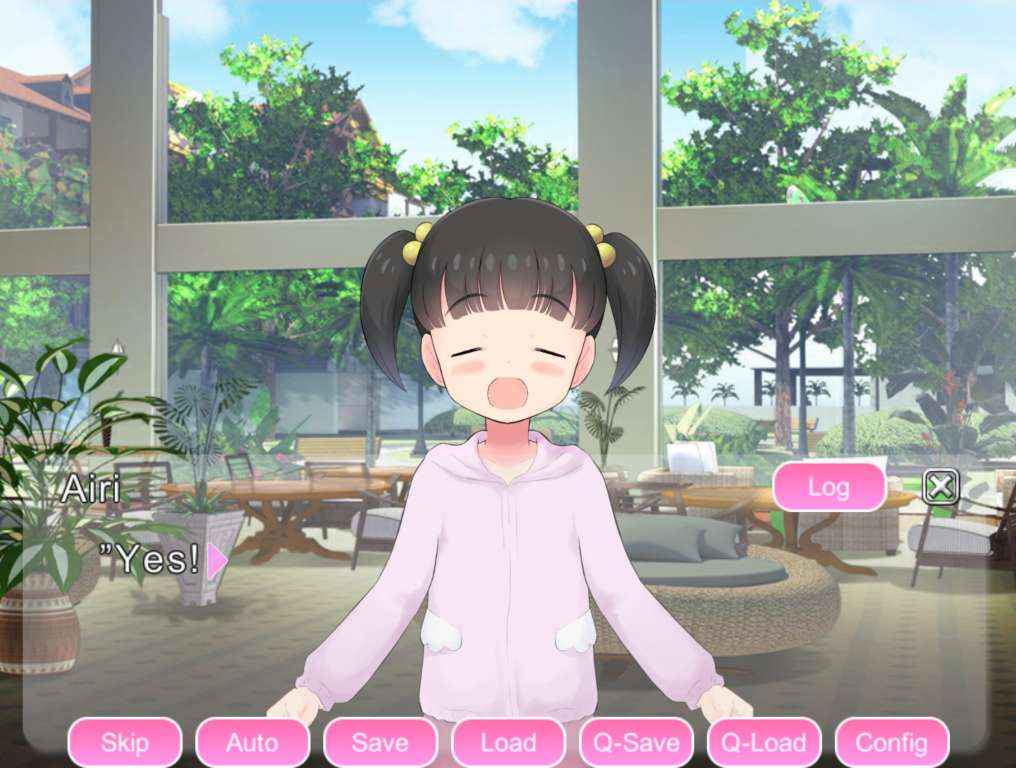Activate the Skip button

coord(125,743)
